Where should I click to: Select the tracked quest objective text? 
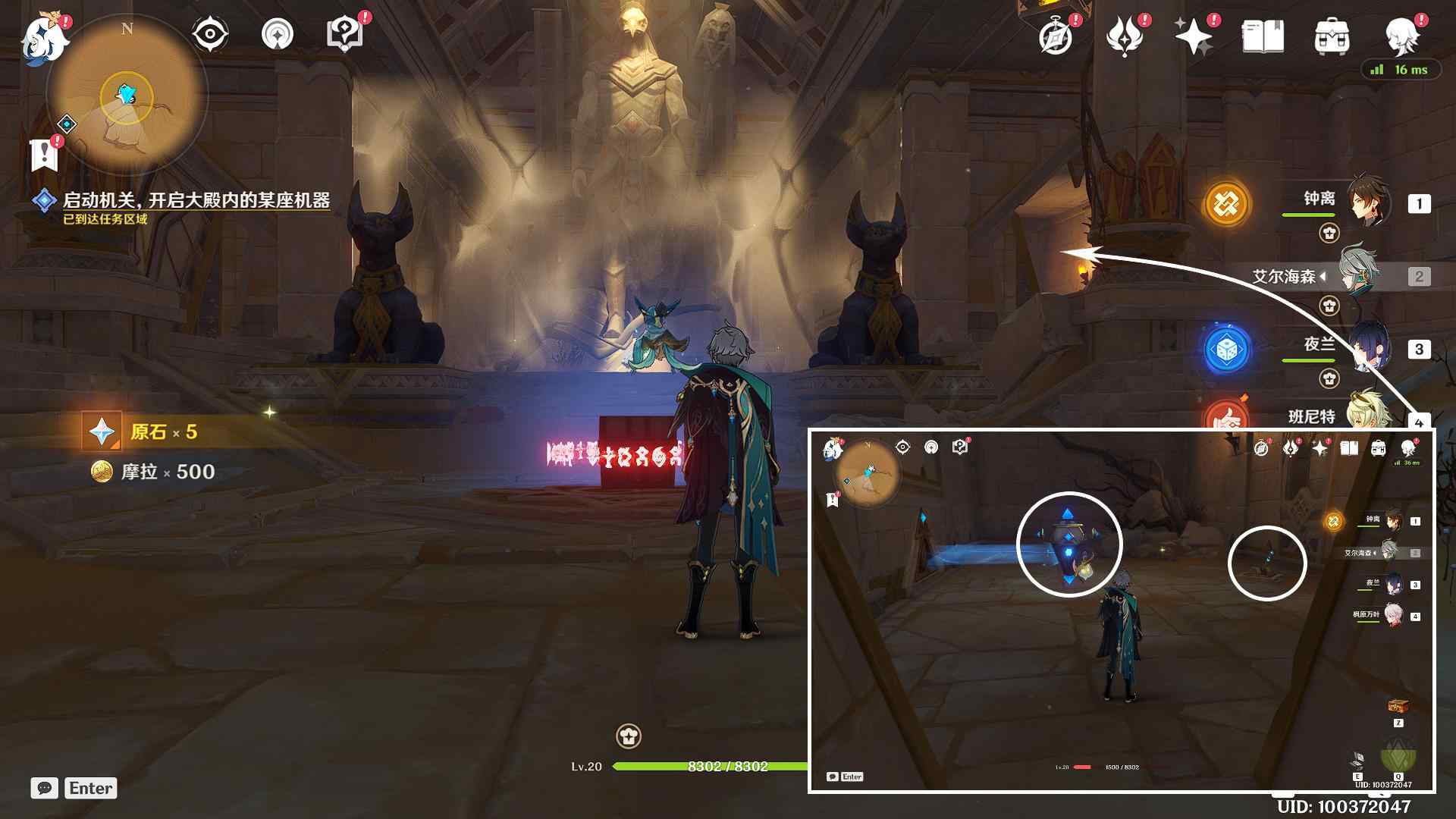click(x=196, y=200)
